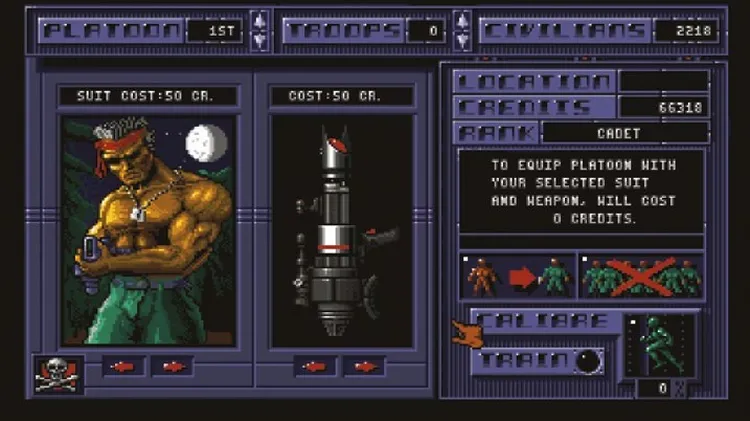
Task: Cycle to the previous weapon with the left arrow
Action: point(315,366)
